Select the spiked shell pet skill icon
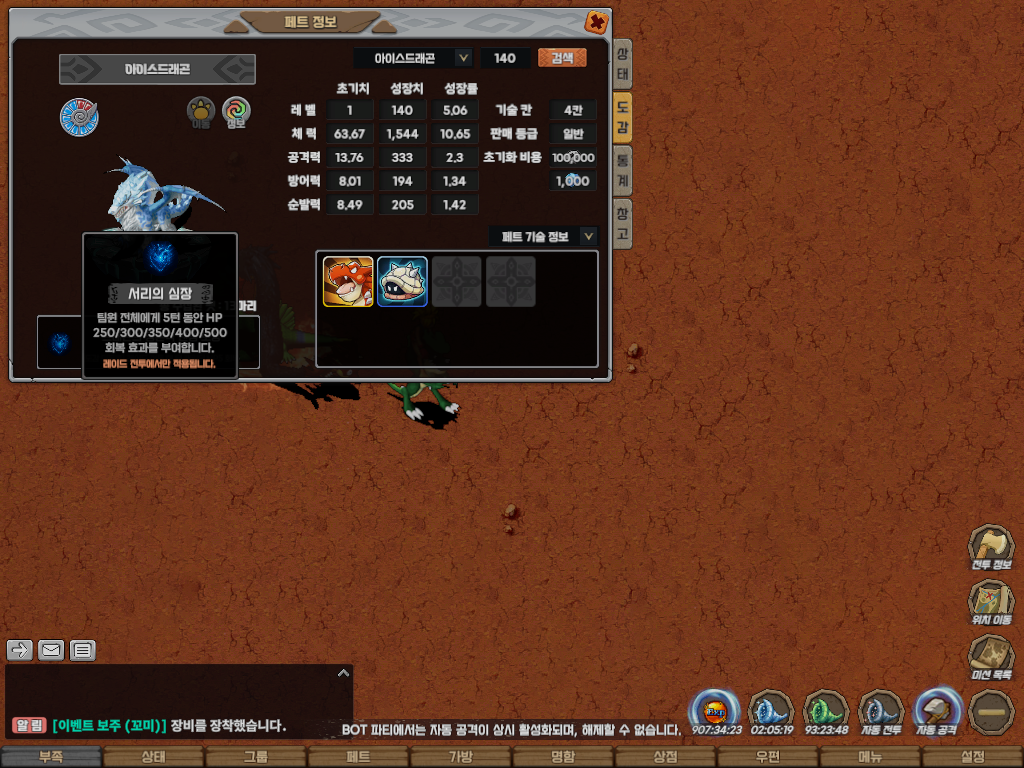Image resolution: width=1024 pixels, height=768 pixels. pyautogui.click(x=402, y=281)
